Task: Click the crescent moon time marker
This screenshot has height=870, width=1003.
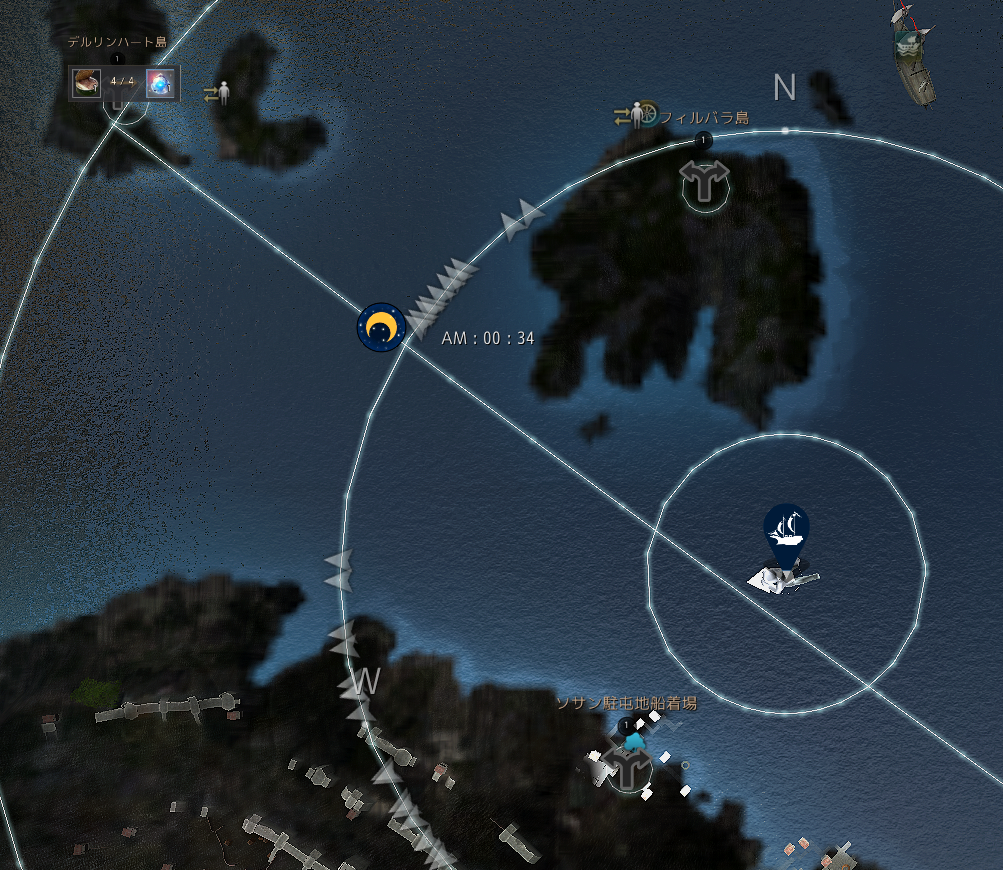Action: click(x=381, y=327)
